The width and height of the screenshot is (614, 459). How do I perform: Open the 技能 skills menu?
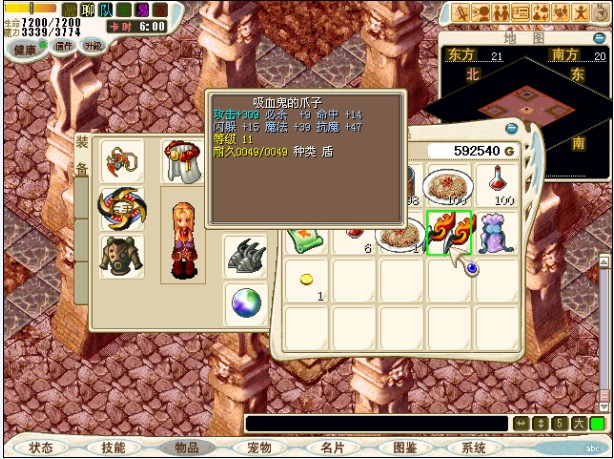[x=114, y=448]
